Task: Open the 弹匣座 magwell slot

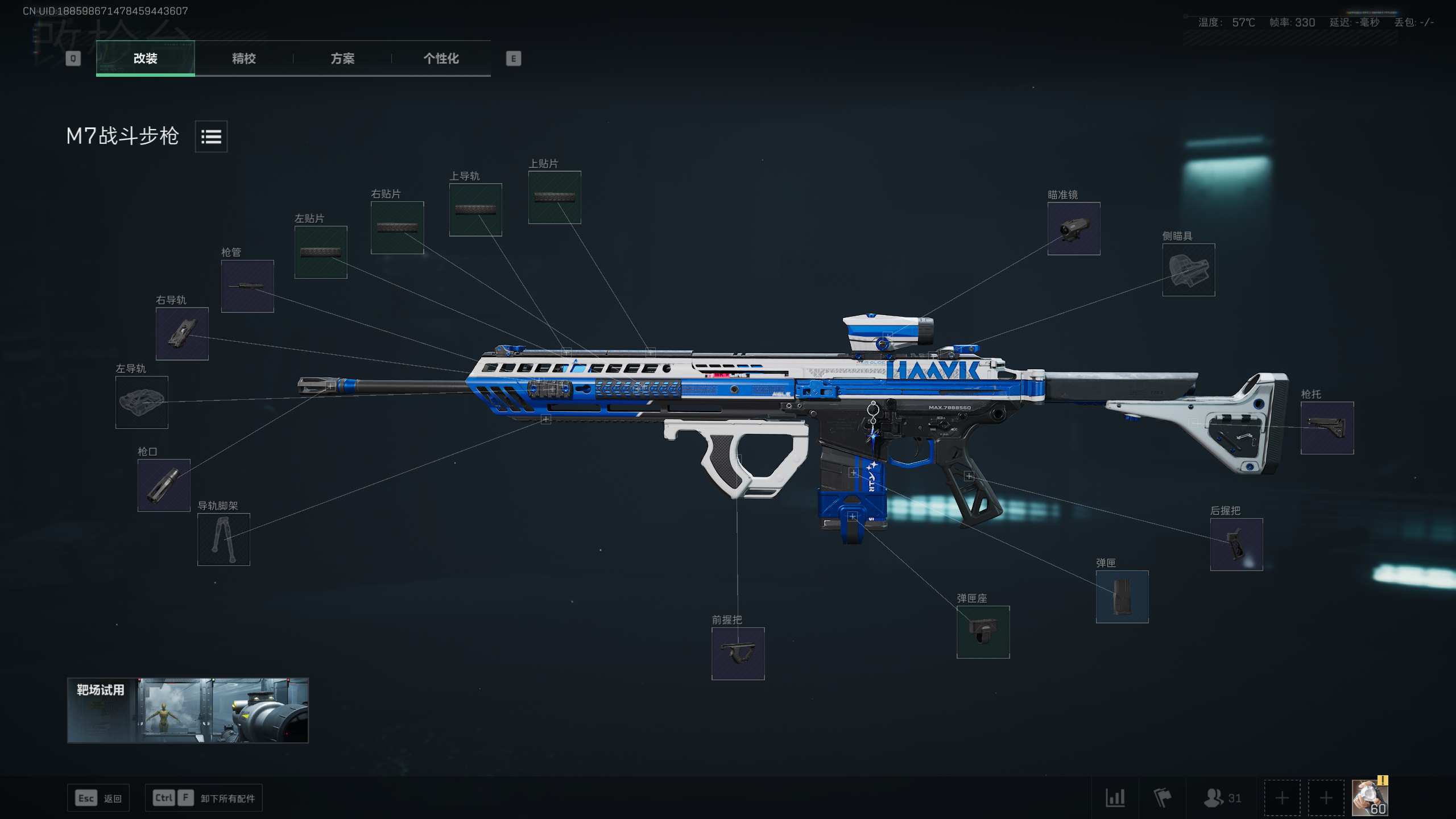Action: (983, 632)
